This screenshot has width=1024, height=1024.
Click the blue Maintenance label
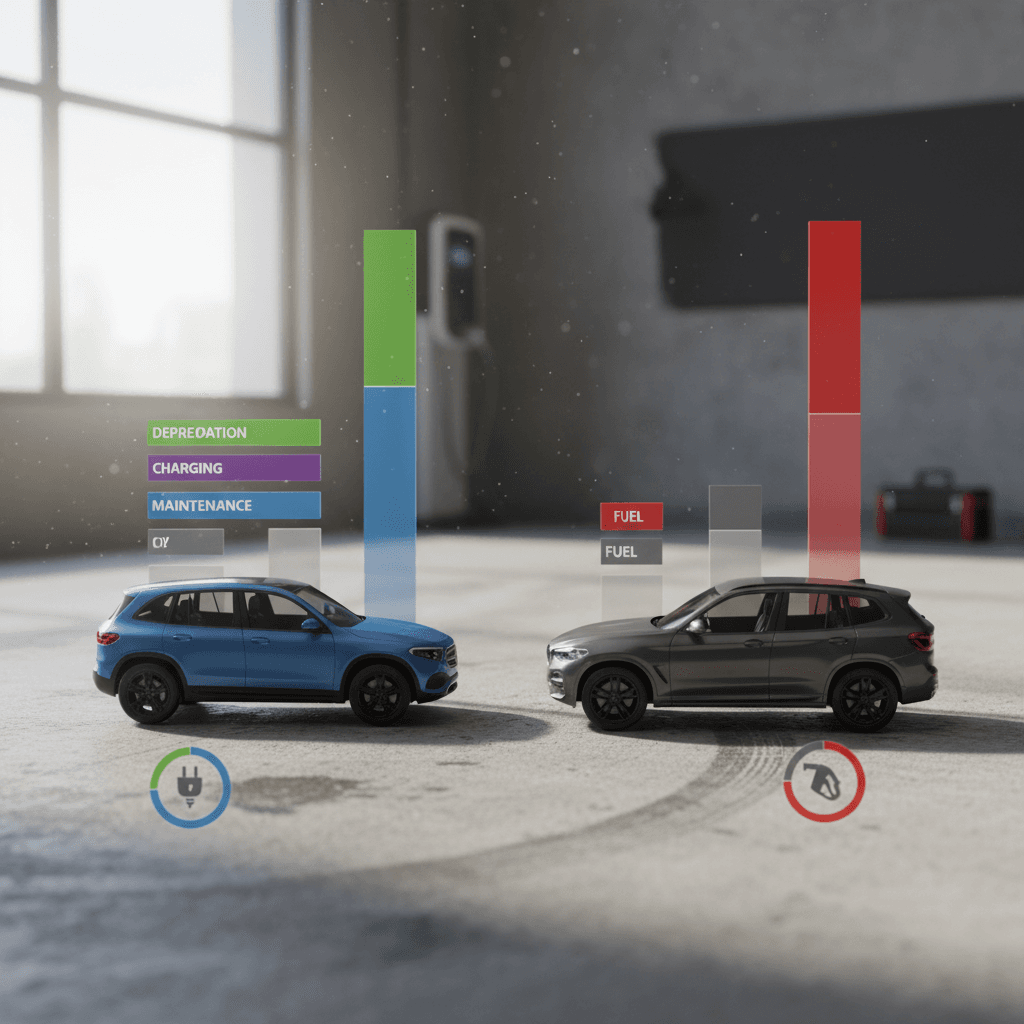tap(234, 505)
